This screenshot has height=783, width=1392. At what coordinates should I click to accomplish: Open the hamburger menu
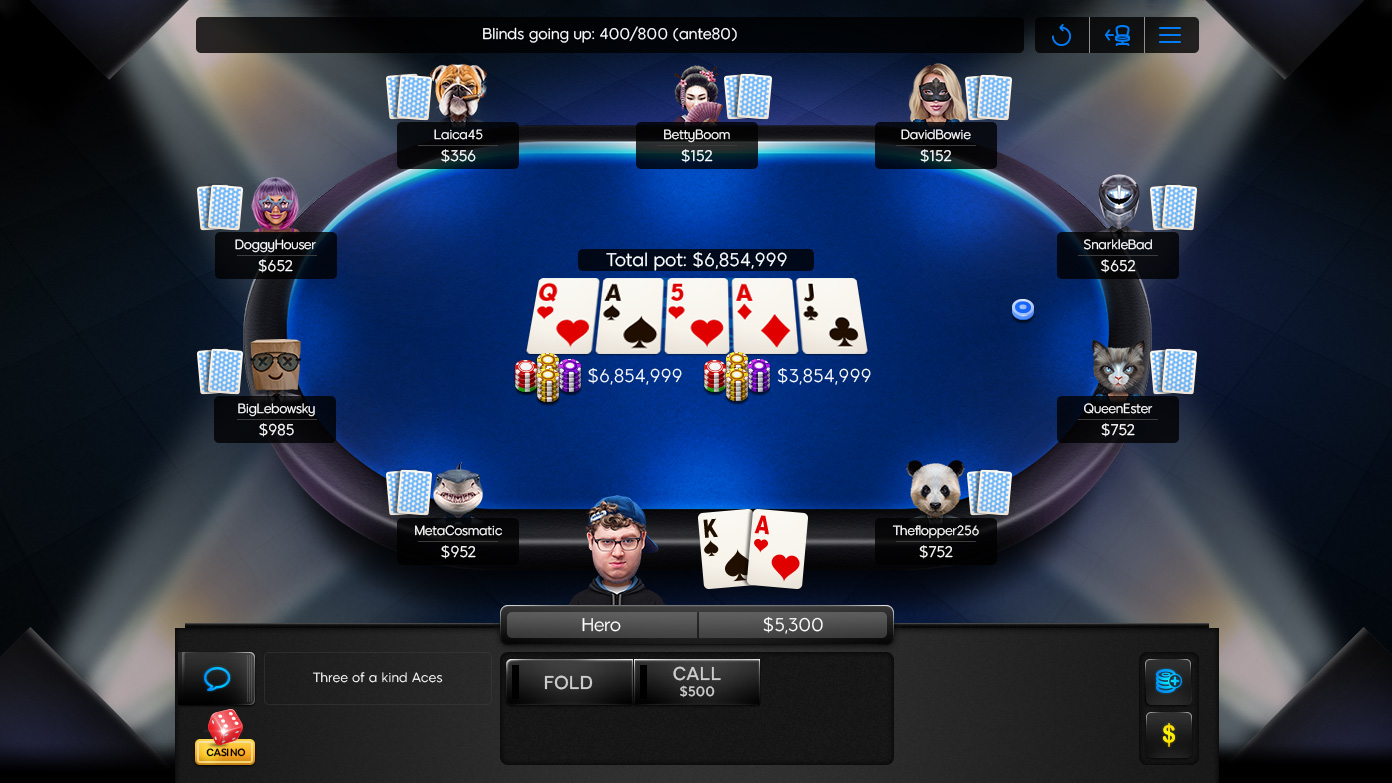(x=1171, y=34)
